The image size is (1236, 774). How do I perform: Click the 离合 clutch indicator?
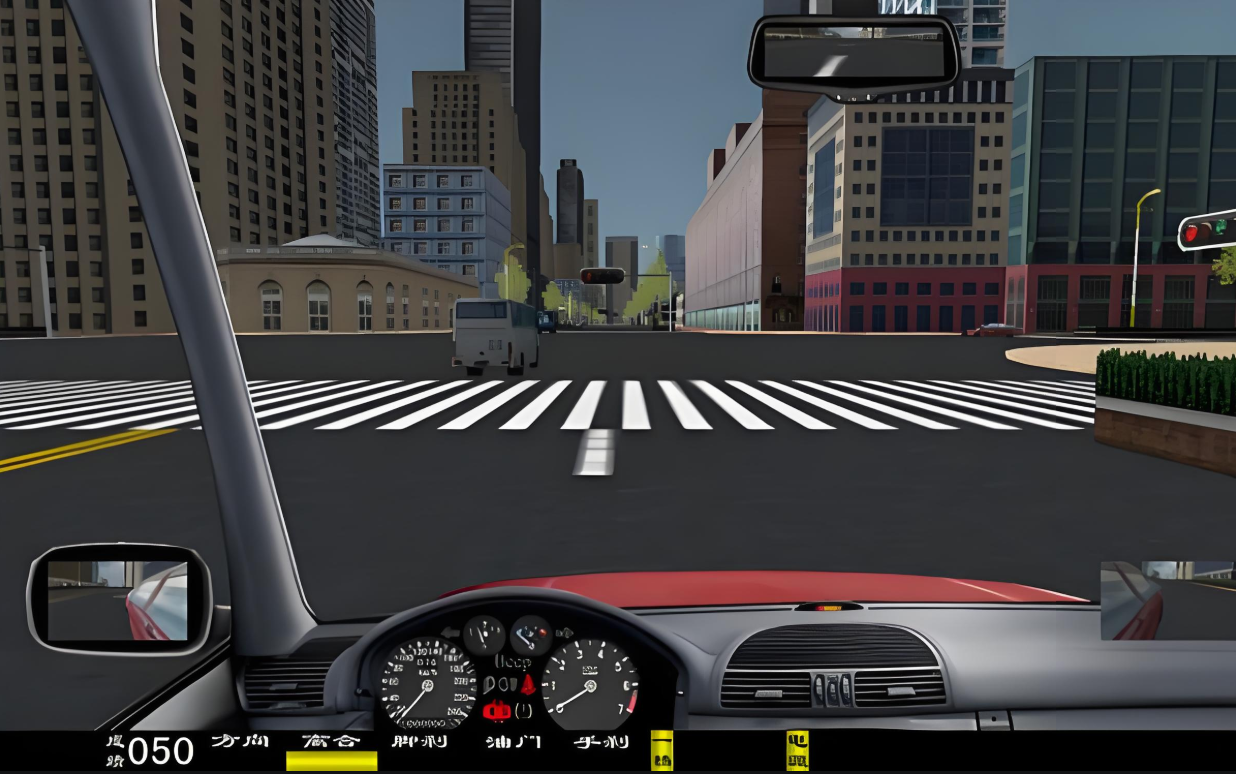click(331, 743)
